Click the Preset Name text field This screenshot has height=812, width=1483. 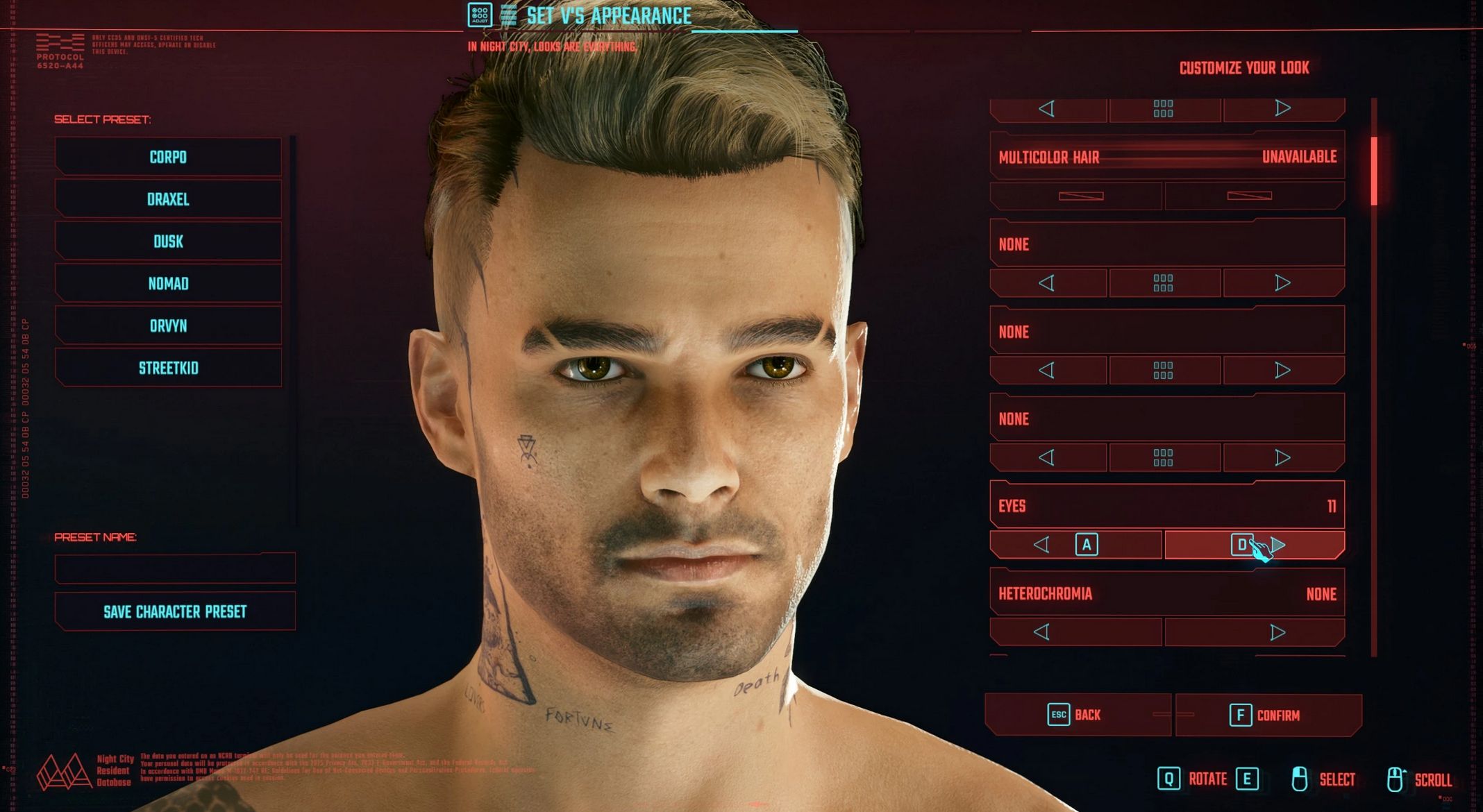tap(175, 568)
